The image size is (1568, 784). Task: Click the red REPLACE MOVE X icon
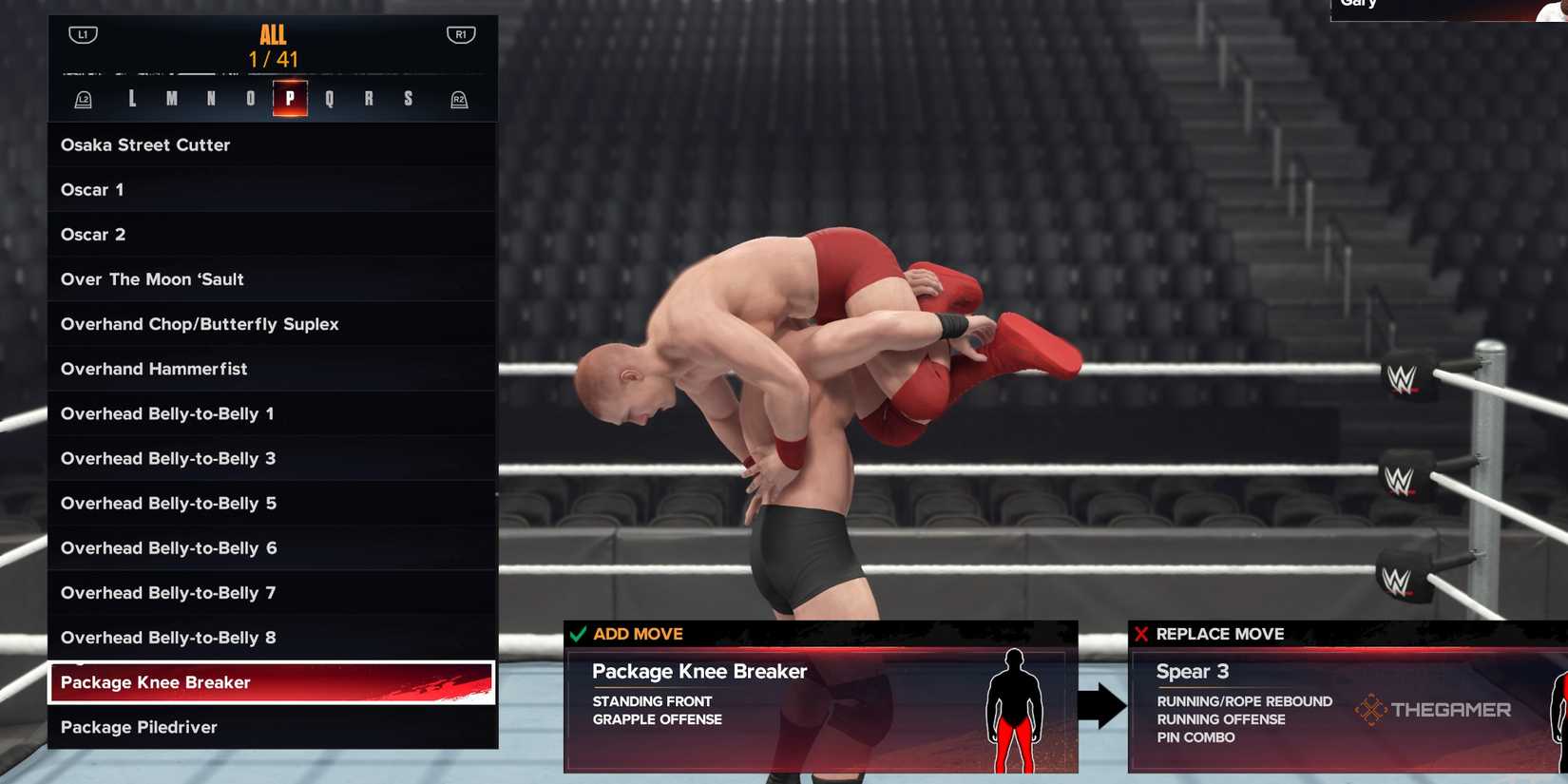1141,633
